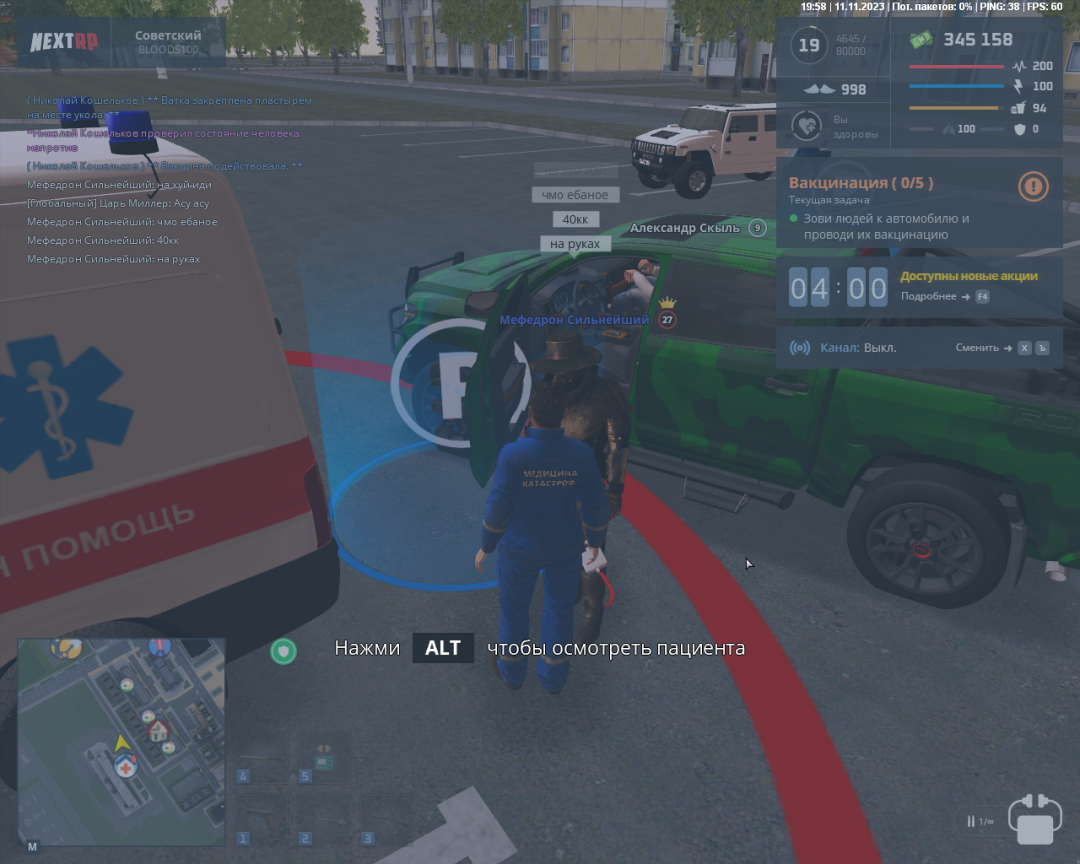The height and width of the screenshot is (864, 1080).
Task: Open the minimap
Action: (x=121, y=742)
